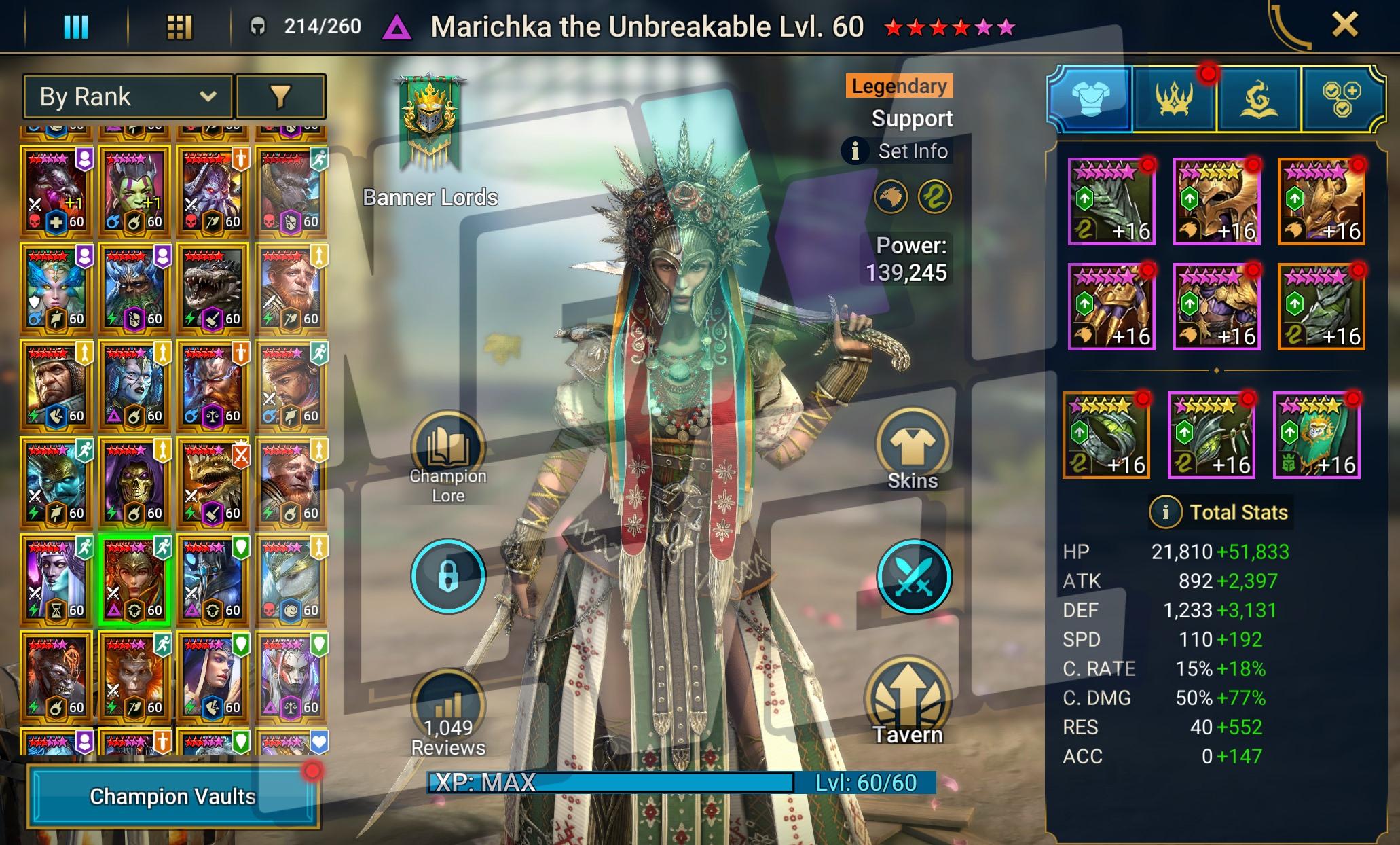The width and height of the screenshot is (1400, 845).
Task: Toggle the champion lock button
Action: click(448, 576)
